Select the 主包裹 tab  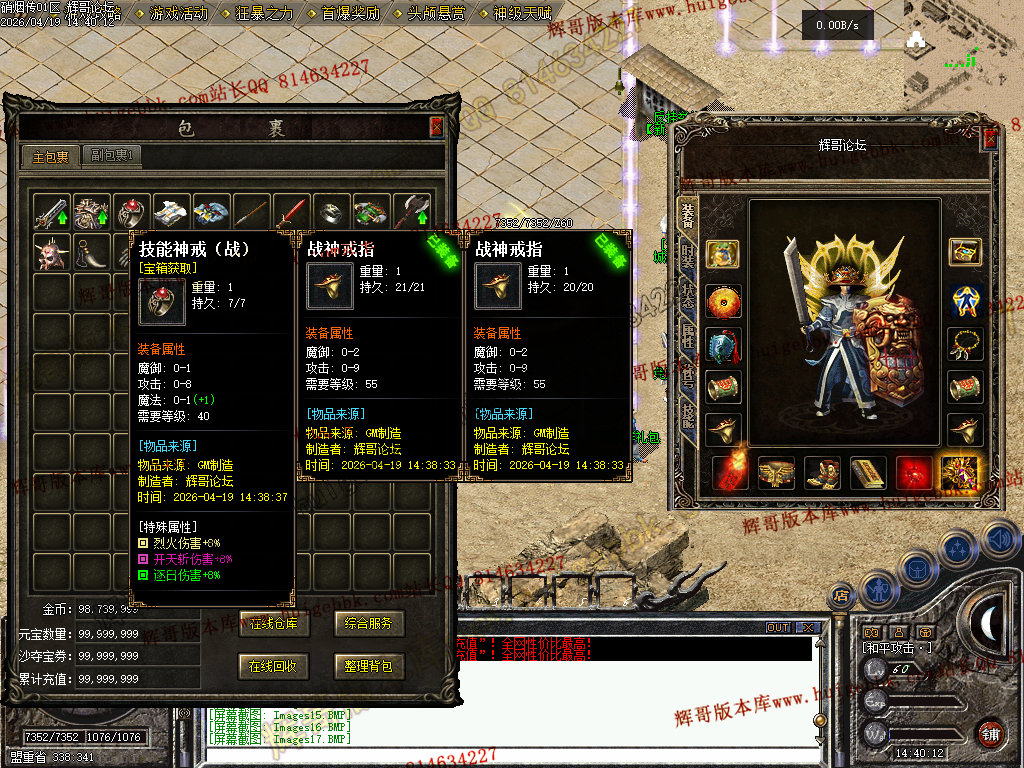(51, 156)
